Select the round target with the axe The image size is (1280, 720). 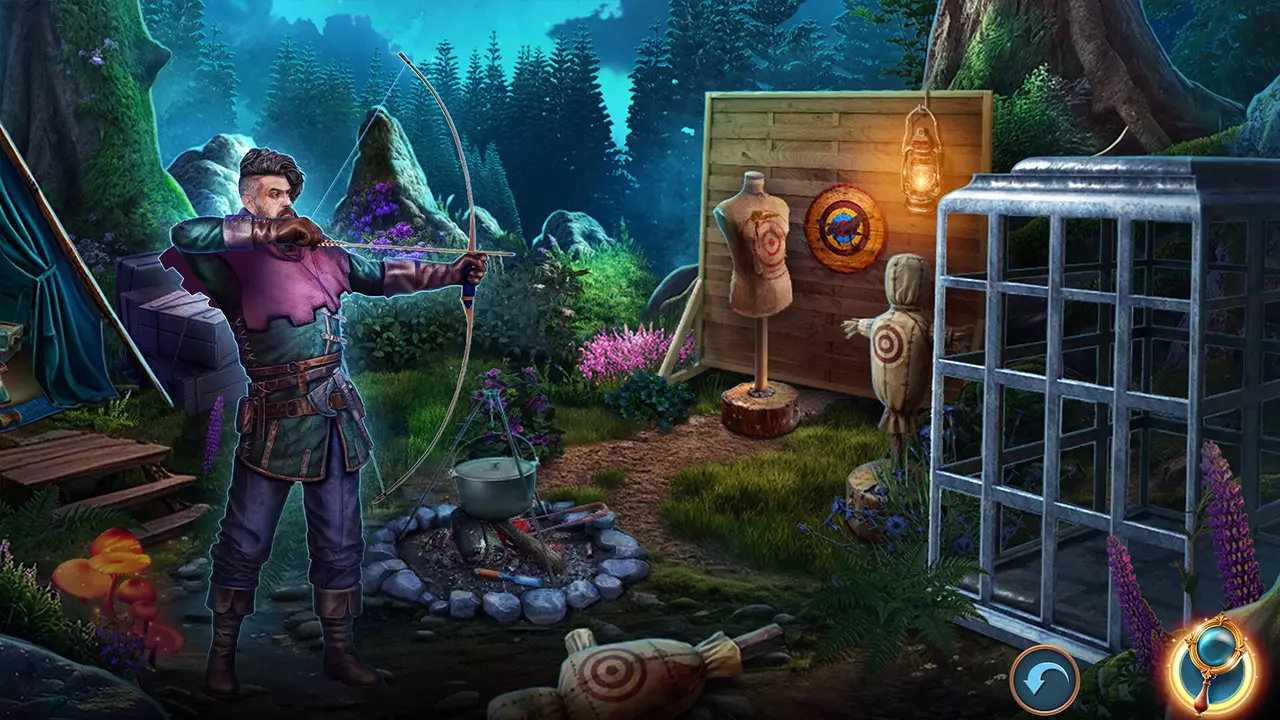click(x=843, y=226)
